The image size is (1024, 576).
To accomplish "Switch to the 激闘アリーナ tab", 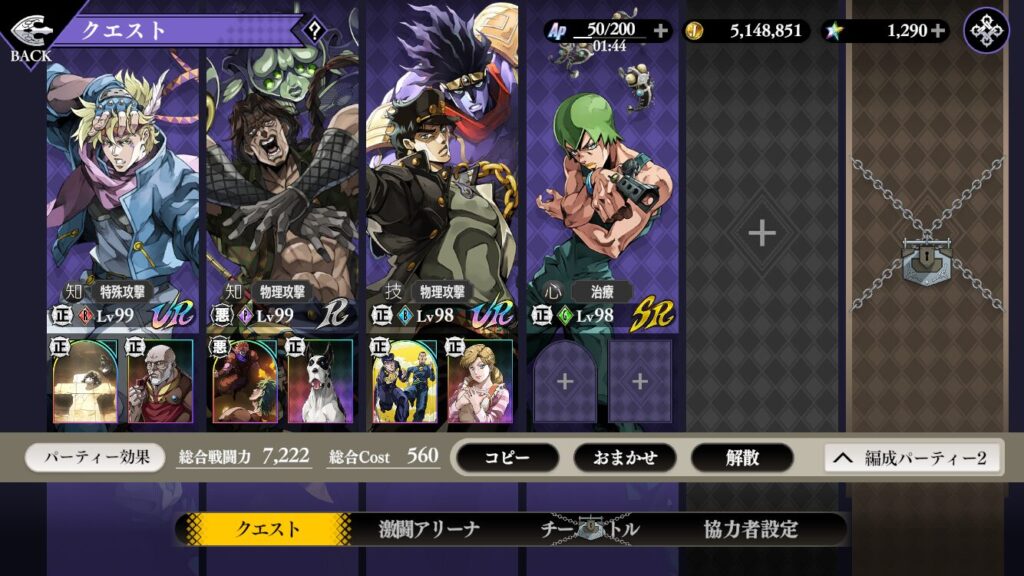I will click(x=430, y=529).
